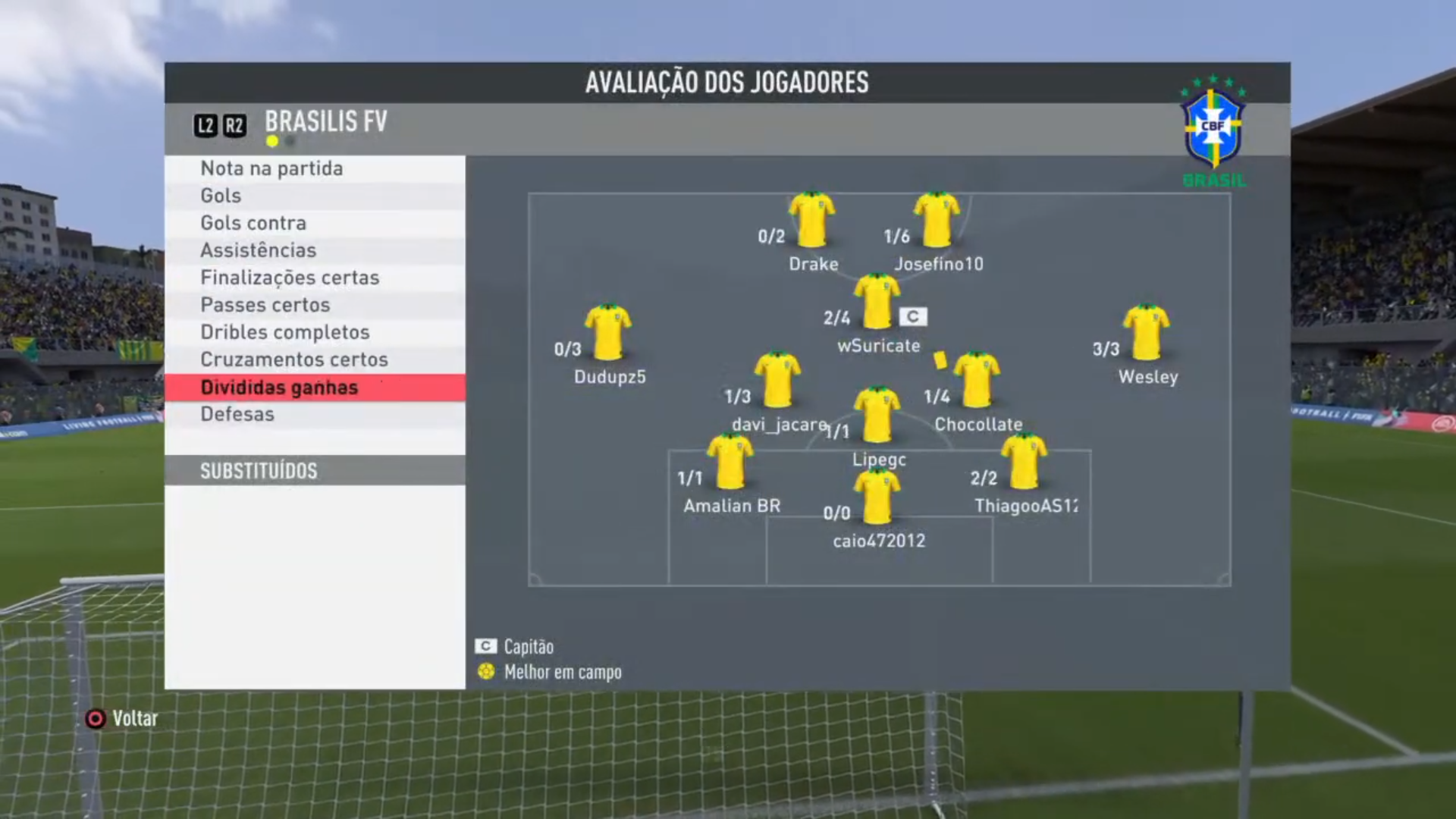The image size is (1456, 819).
Task: Choose ThiagooAS's player shirt
Action: pos(1024,462)
